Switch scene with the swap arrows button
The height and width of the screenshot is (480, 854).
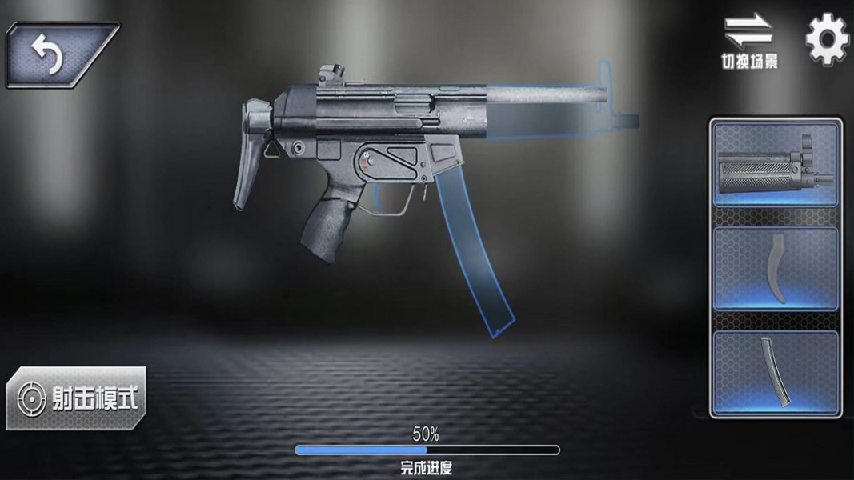[749, 39]
